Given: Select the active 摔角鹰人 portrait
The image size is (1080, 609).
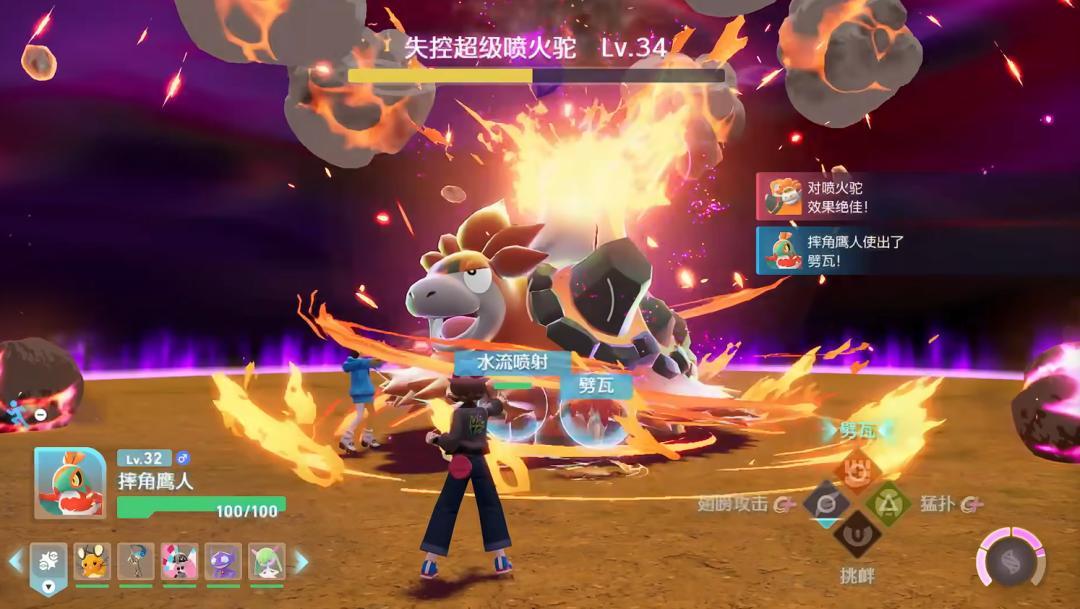Looking at the screenshot, I should click(x=70, y=483).
